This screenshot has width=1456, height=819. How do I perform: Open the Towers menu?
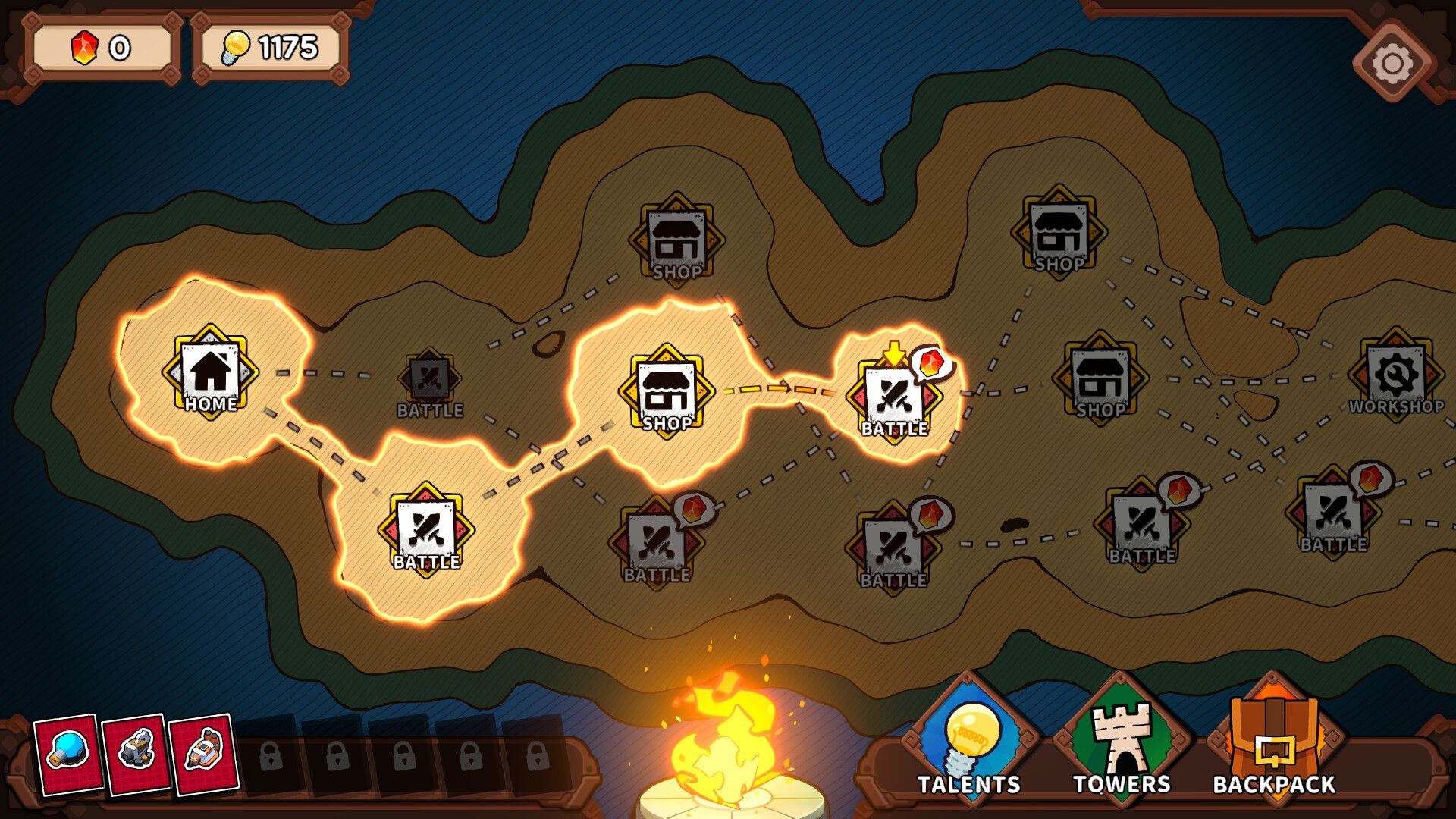point(1121,739)
